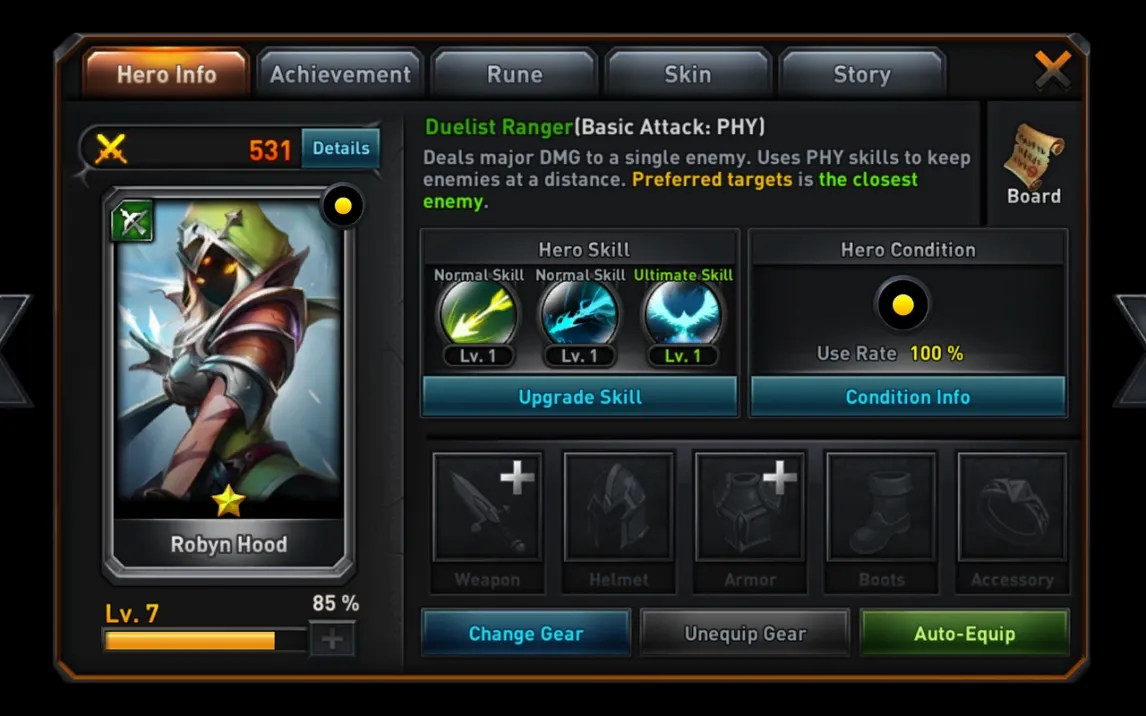Switch to the Achievement tab

[x=340, y=74]
